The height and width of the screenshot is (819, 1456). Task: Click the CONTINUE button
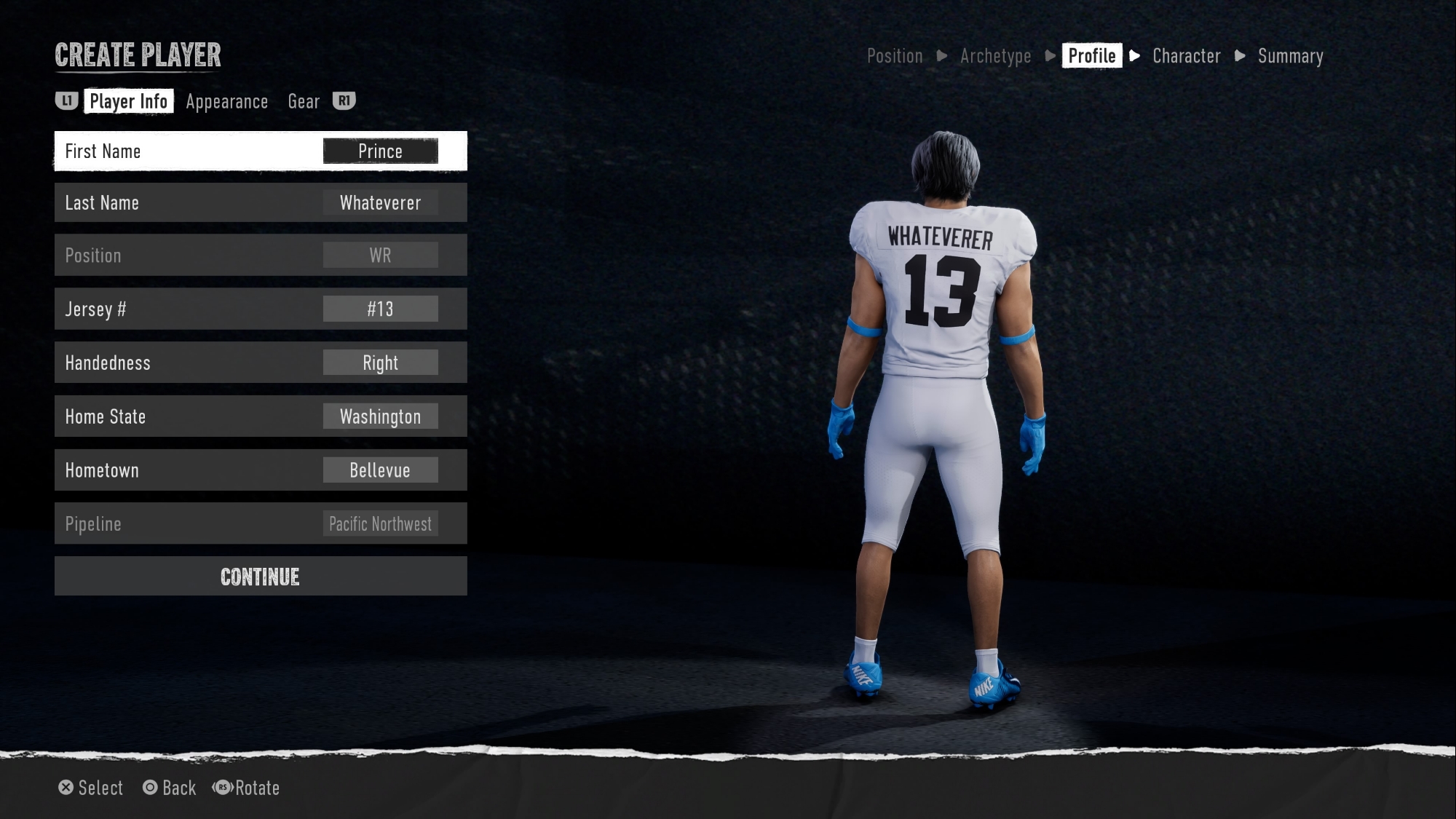pyautogui.click(x=260, y=577)
